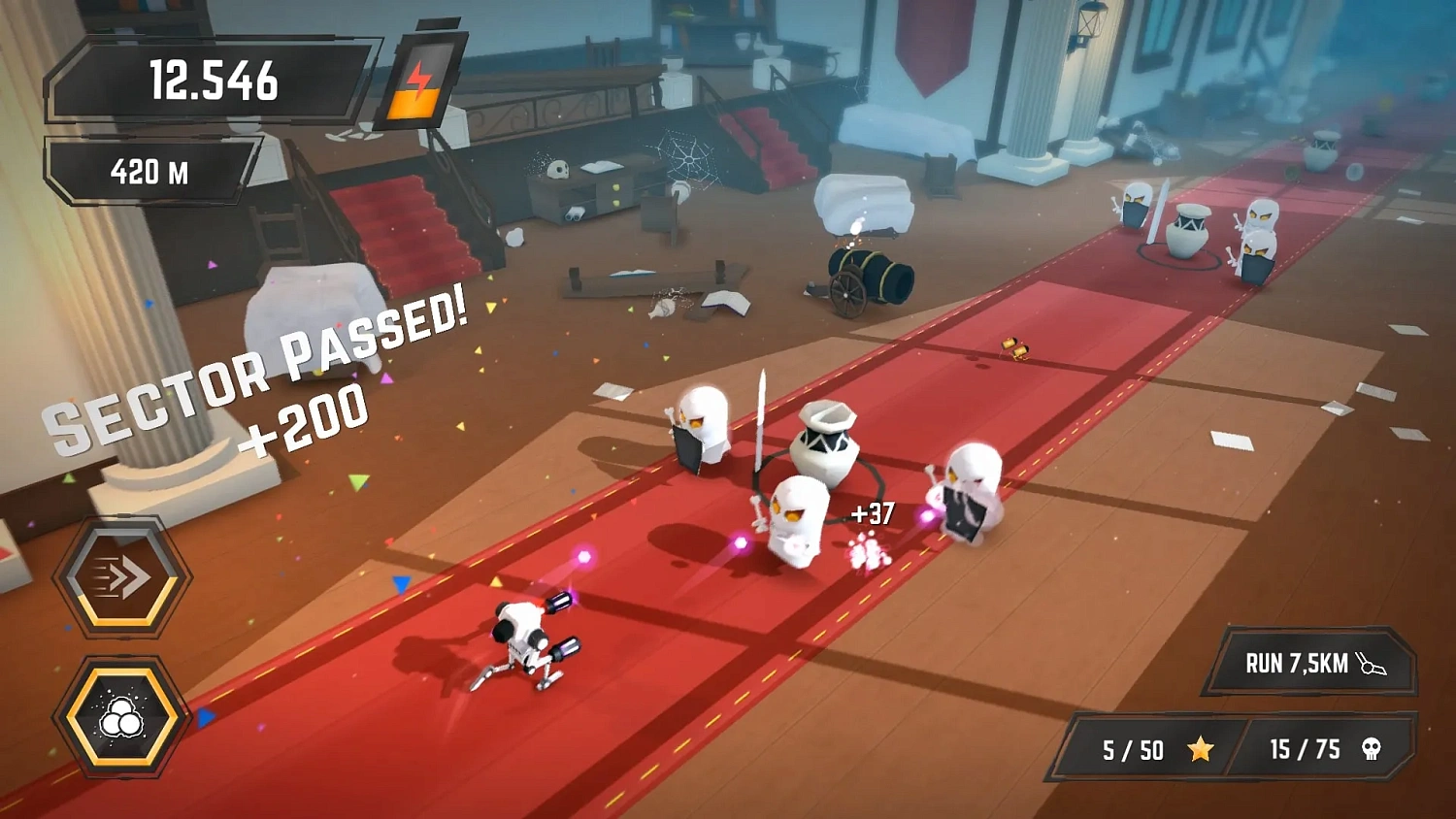The image size is (1456, 819).
Task: Toggle the snowball ability ready state
Action: [x=121, y=718]
